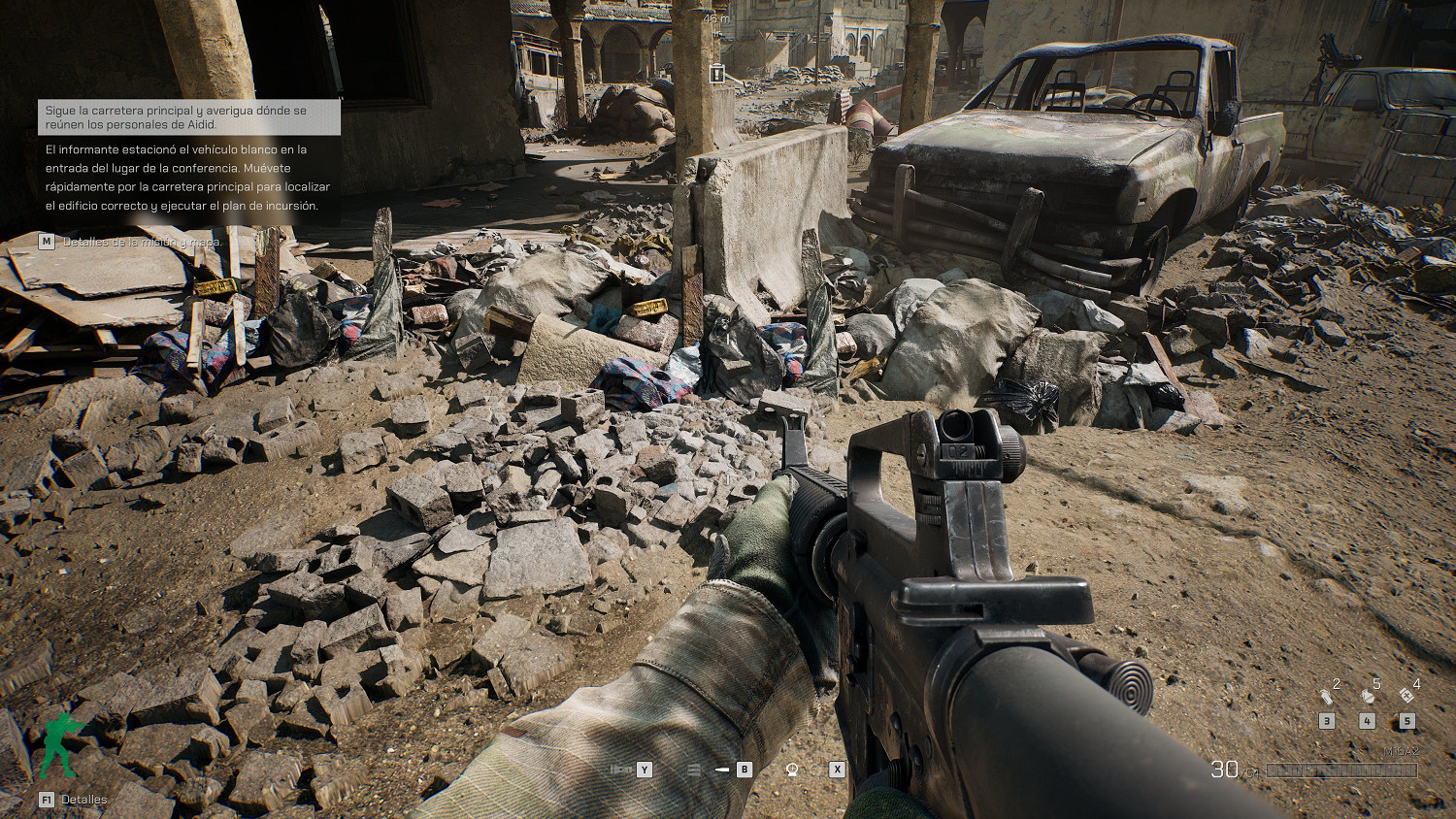Image resolution: width=1456 pixels, height=819 pixels.
Task: Click the objective marker icon under 46 m
Action: pos(716,74)
